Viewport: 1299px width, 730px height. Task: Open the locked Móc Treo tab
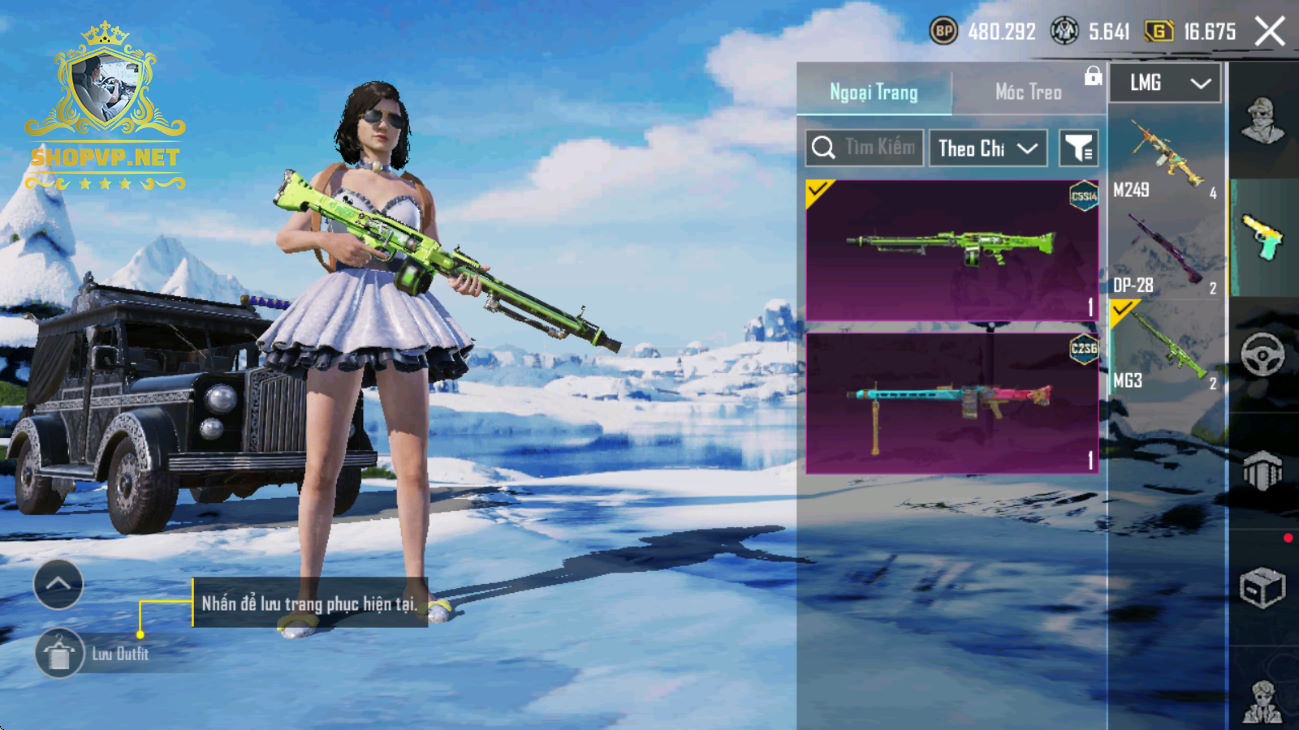(1029, 92)
